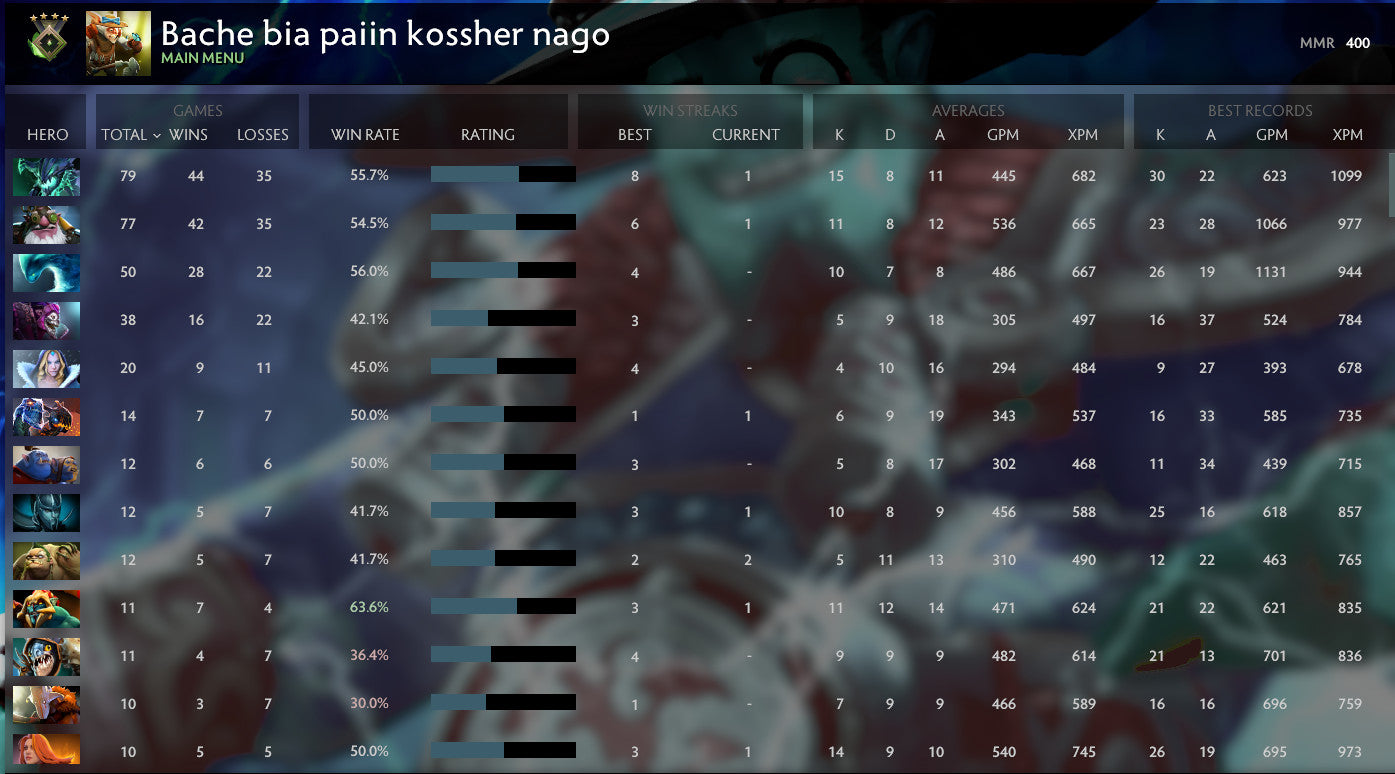
Task: Open the Ogre Magi hero portrait
Action: [x=45, y=463]
